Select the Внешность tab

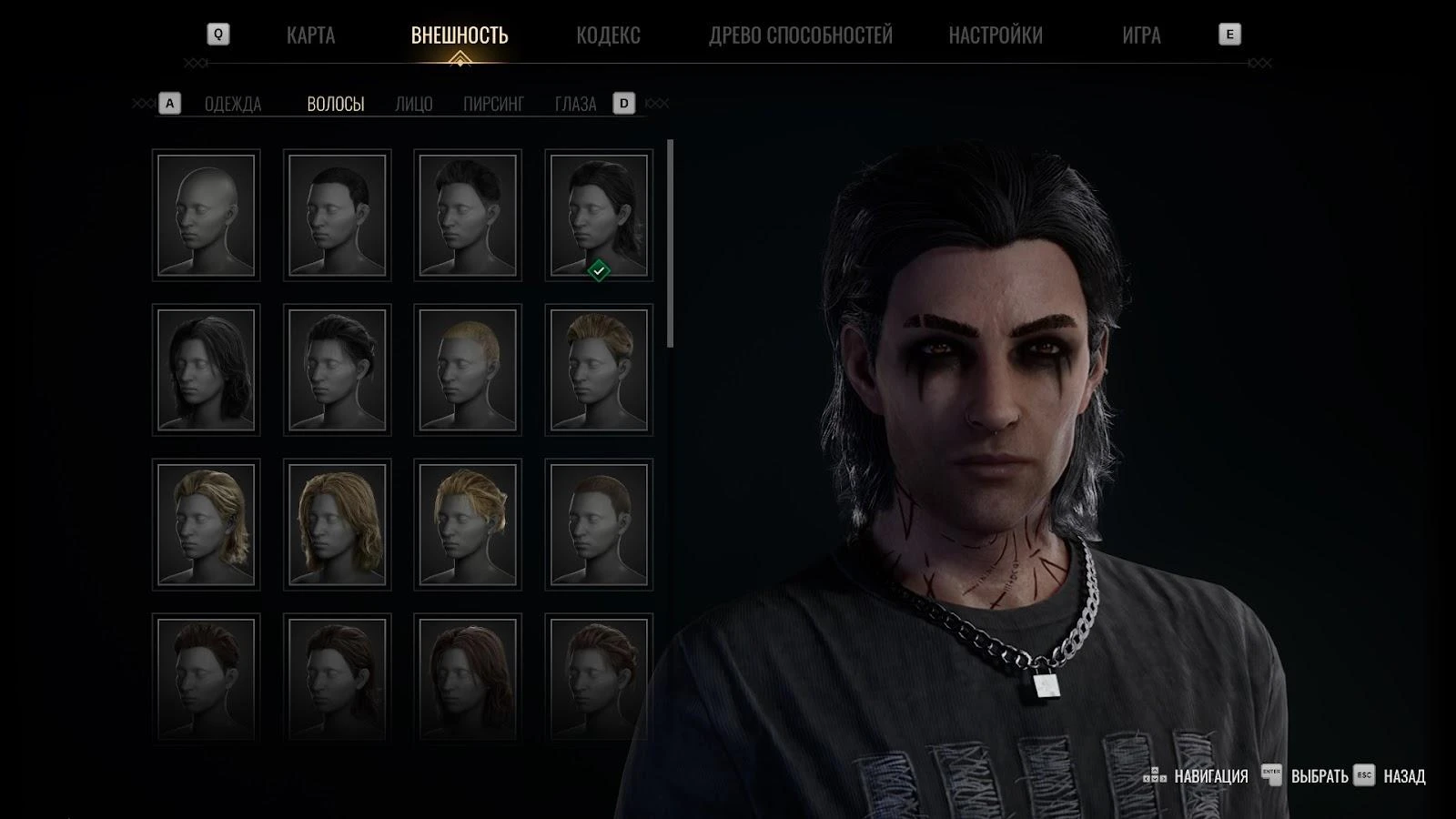[460, 35]
